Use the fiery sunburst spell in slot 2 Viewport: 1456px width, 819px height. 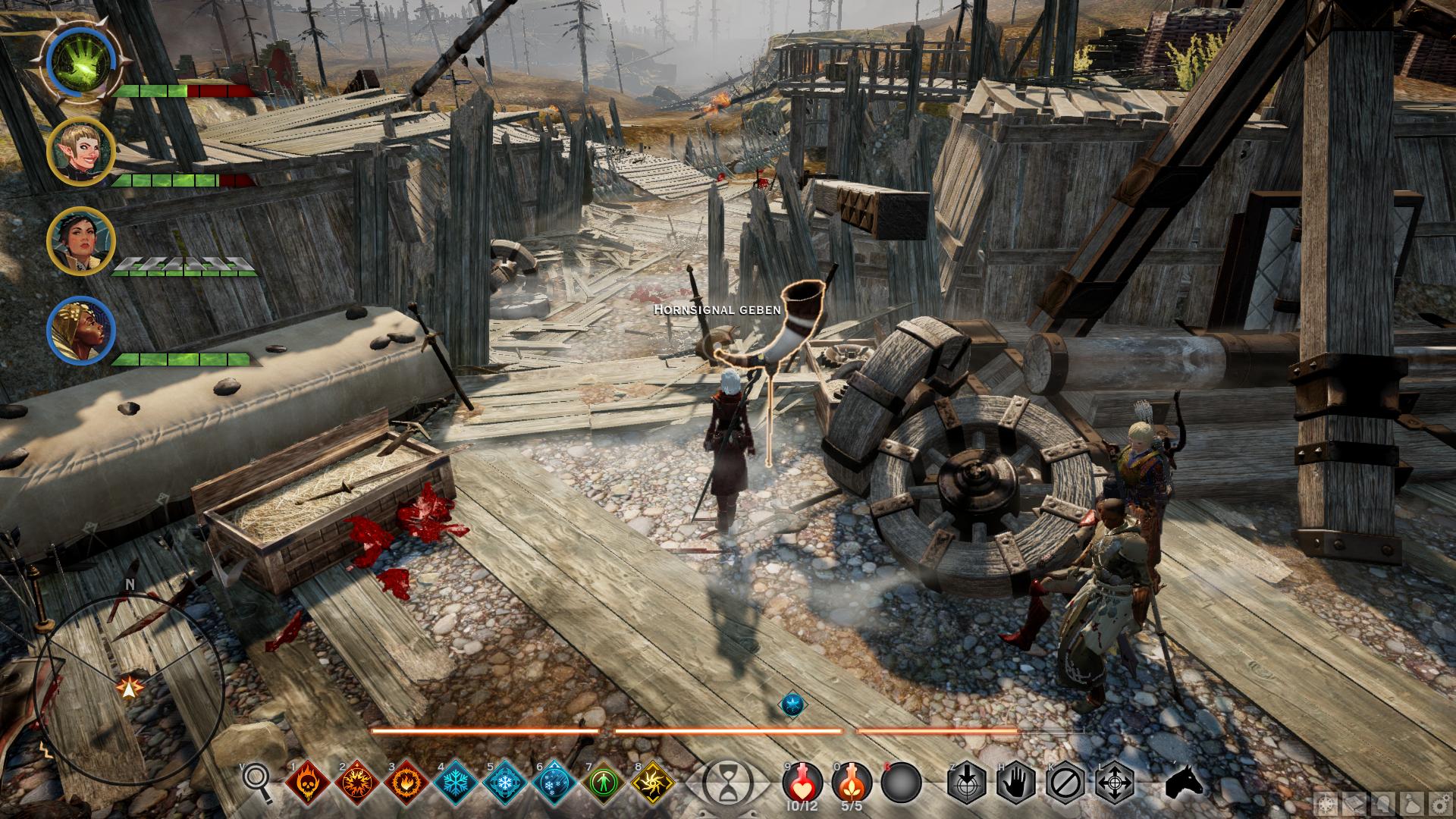[x=357, y=781]
